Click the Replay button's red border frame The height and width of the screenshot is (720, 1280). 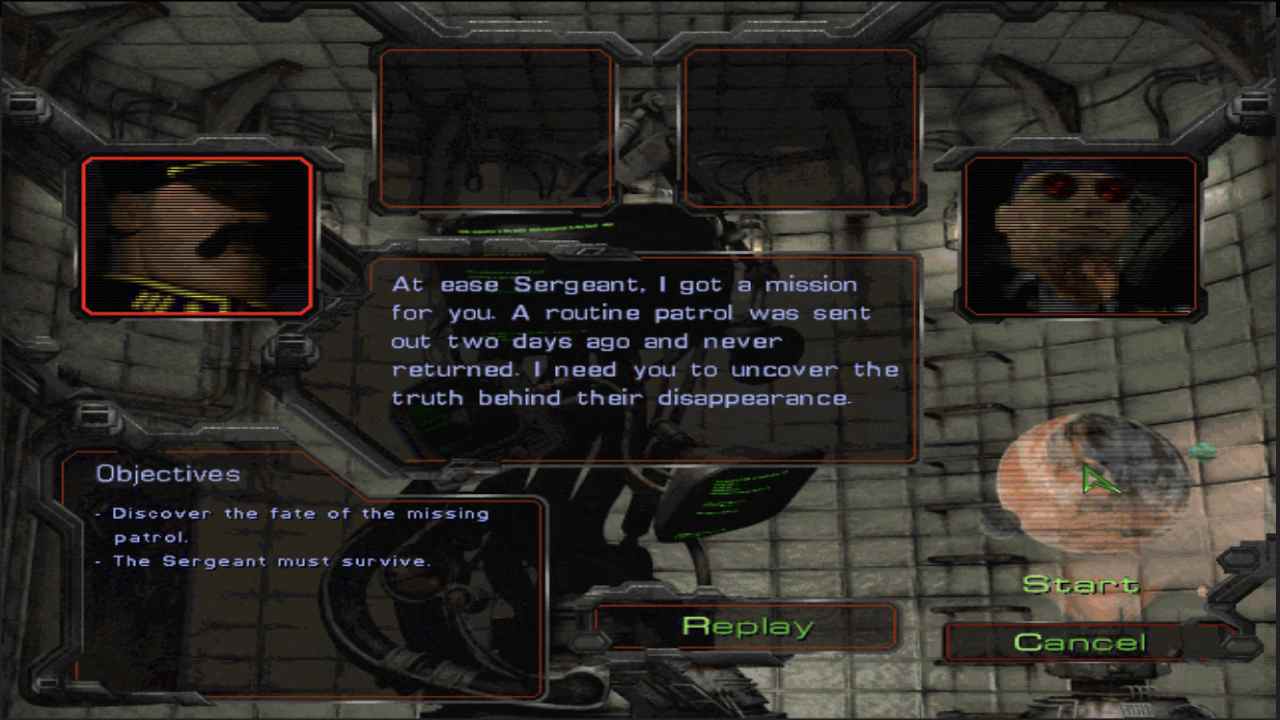(x=745, y=606)
